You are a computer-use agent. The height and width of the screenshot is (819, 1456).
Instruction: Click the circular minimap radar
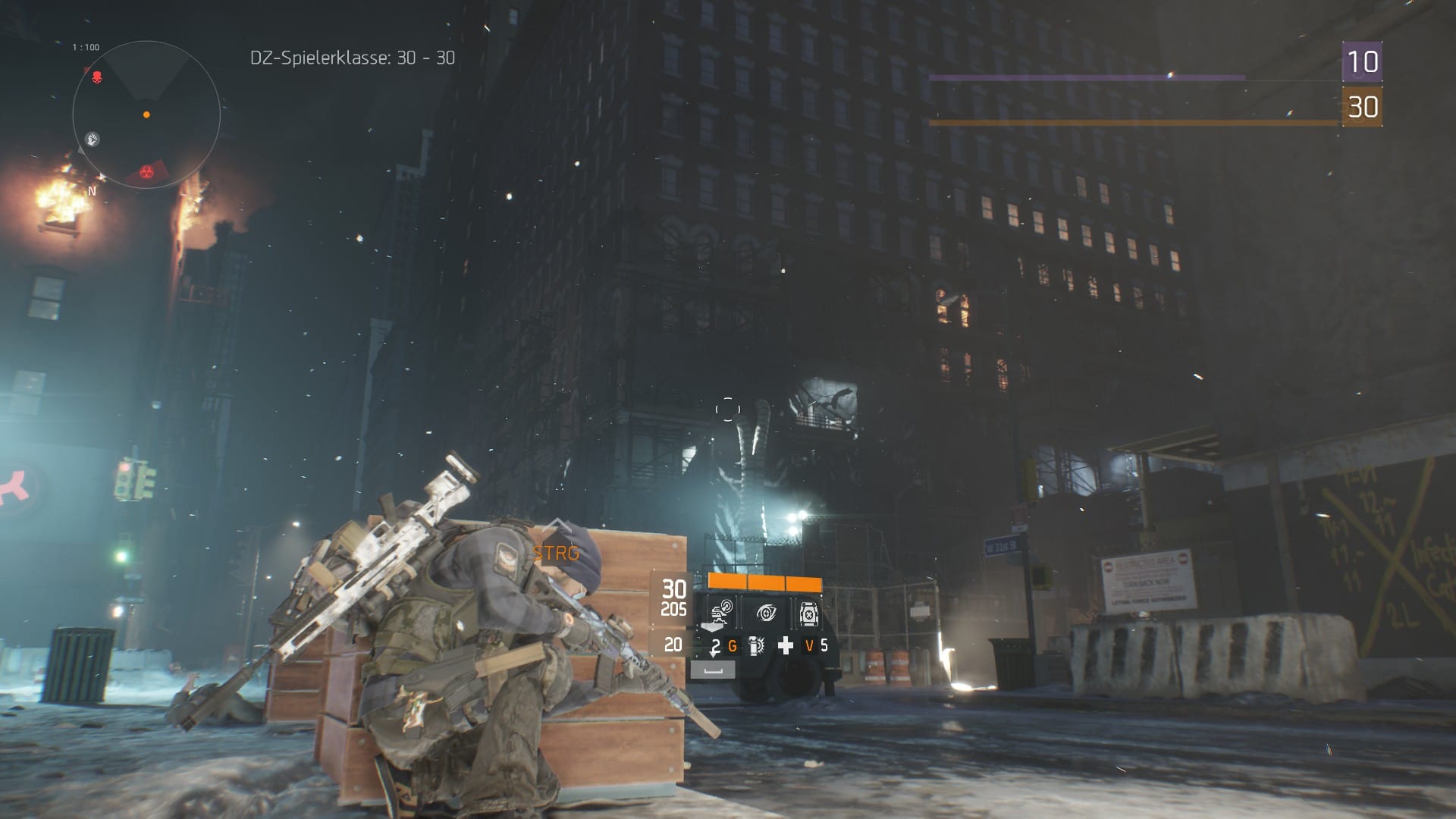(146, 115)
